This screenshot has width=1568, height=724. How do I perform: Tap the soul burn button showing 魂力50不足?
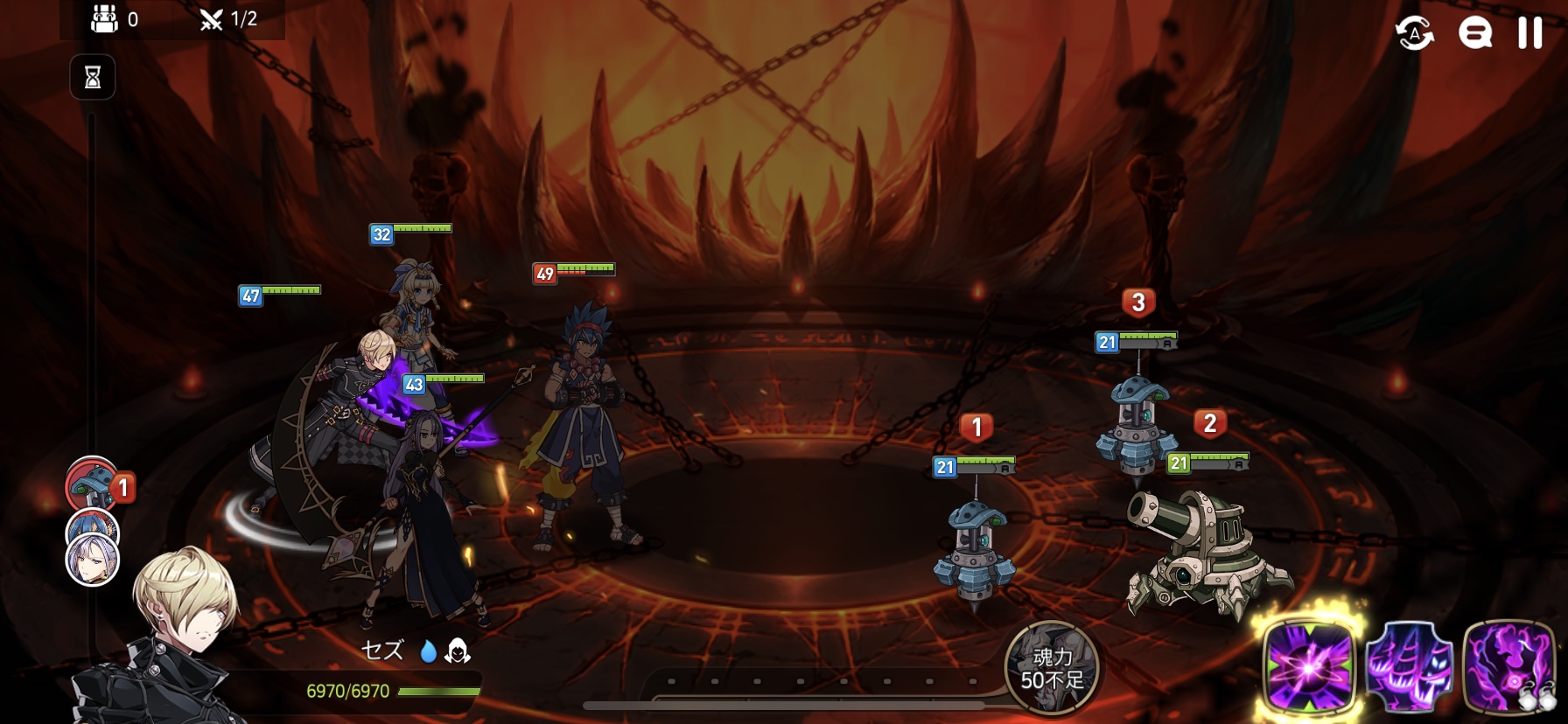(1051, 668)
